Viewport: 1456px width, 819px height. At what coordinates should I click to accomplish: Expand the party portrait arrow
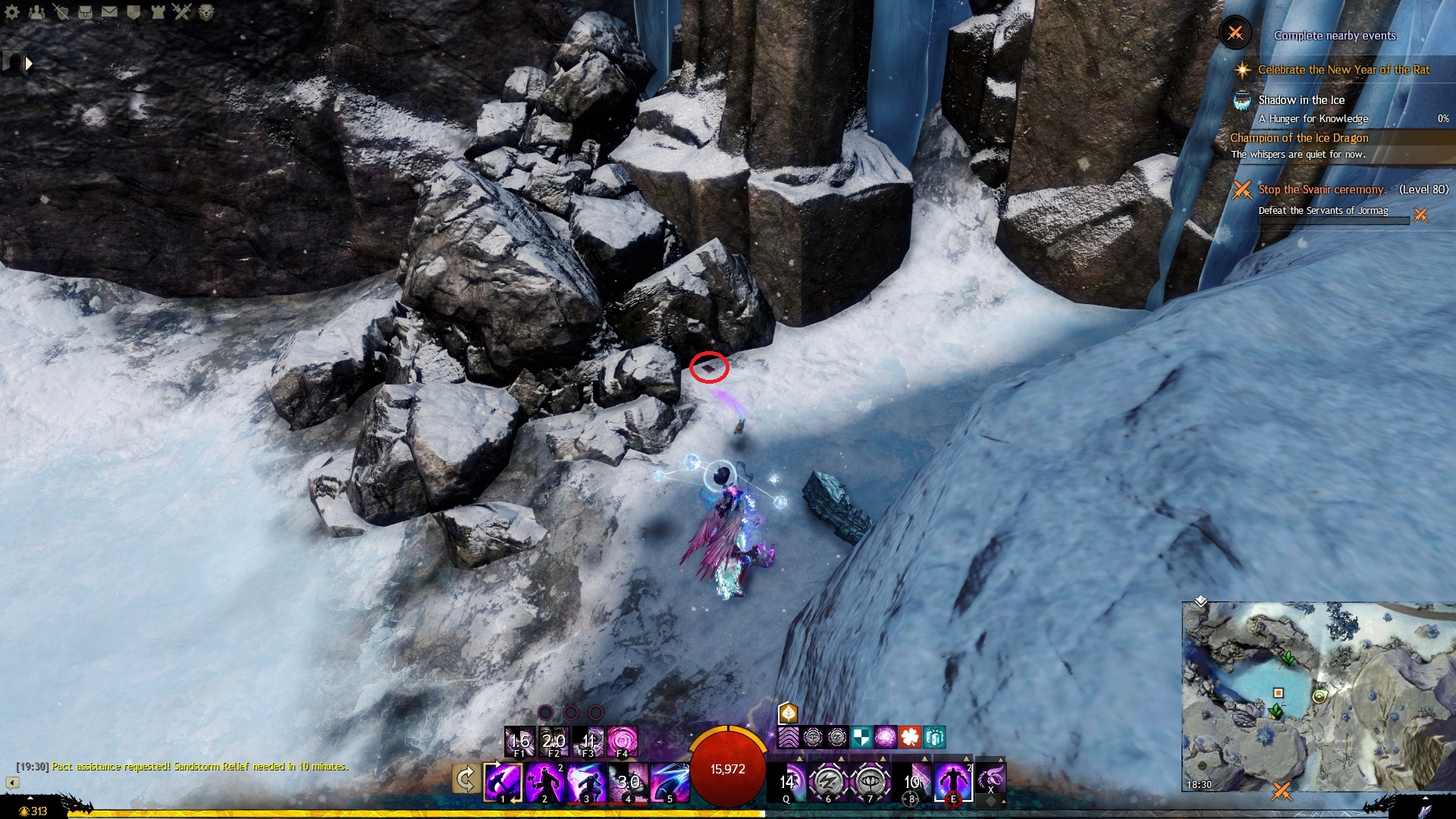29,64
